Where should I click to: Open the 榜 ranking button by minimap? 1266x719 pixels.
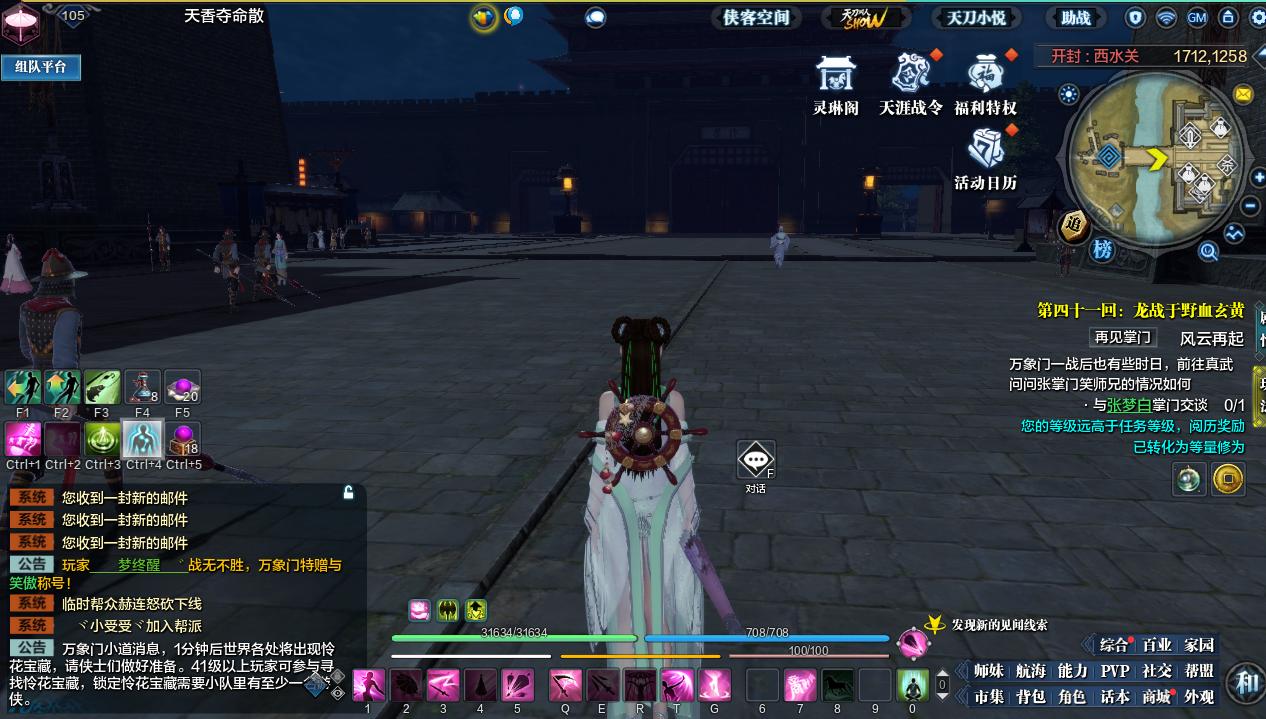point(1102,250)
